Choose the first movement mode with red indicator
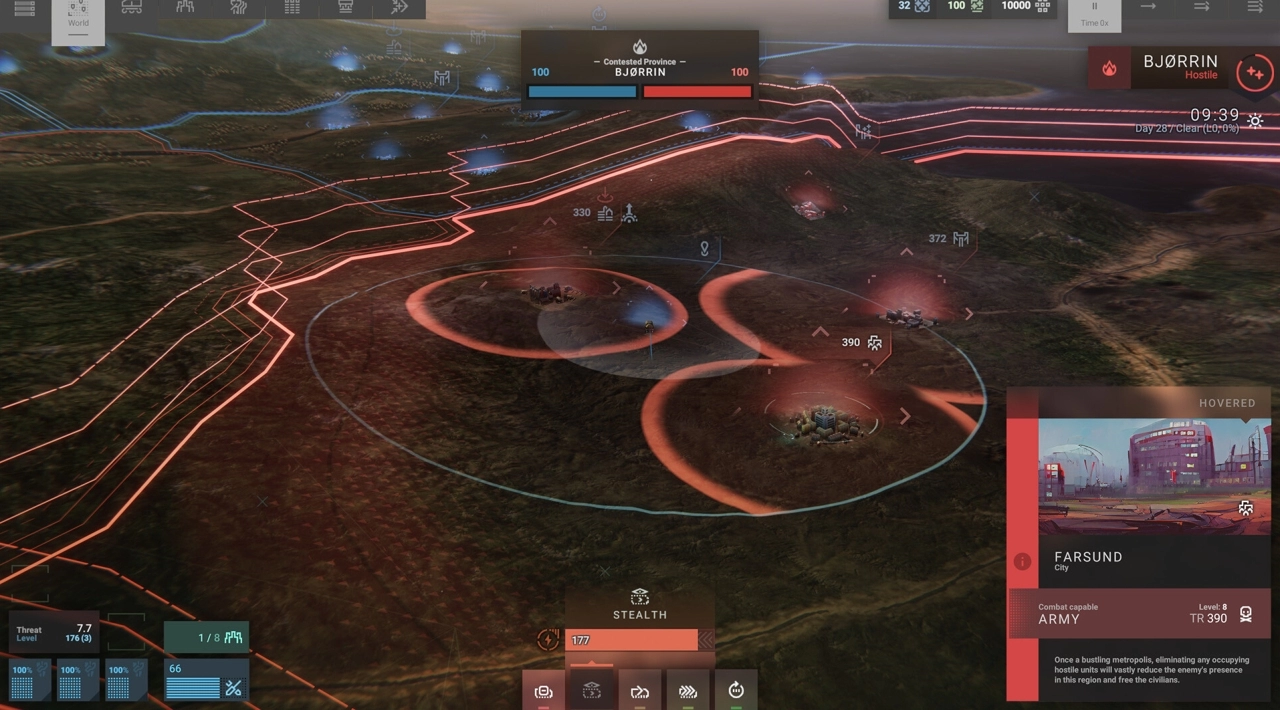 543,690
